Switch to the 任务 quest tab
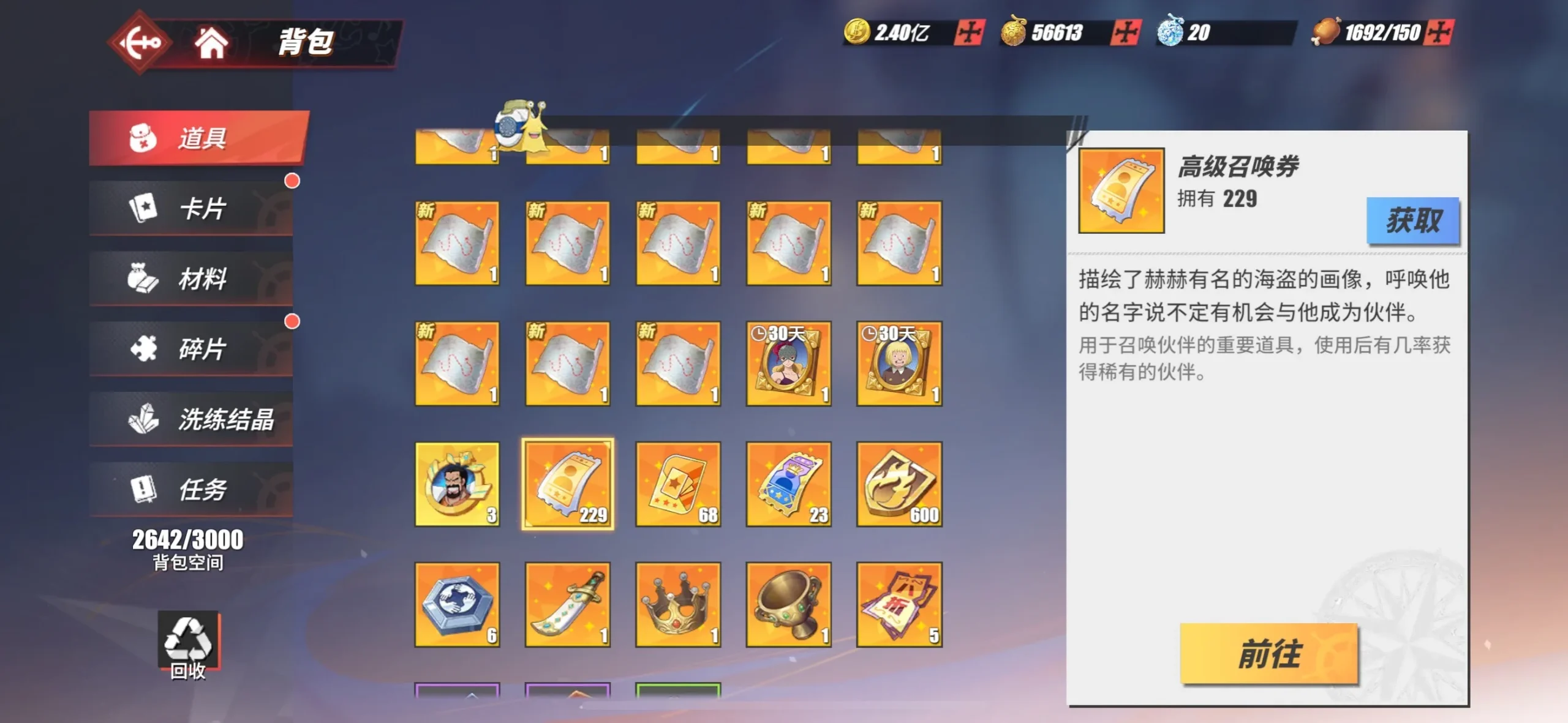Image resolution: width=1568 pixels, height=723 pixels. [191, 489]
